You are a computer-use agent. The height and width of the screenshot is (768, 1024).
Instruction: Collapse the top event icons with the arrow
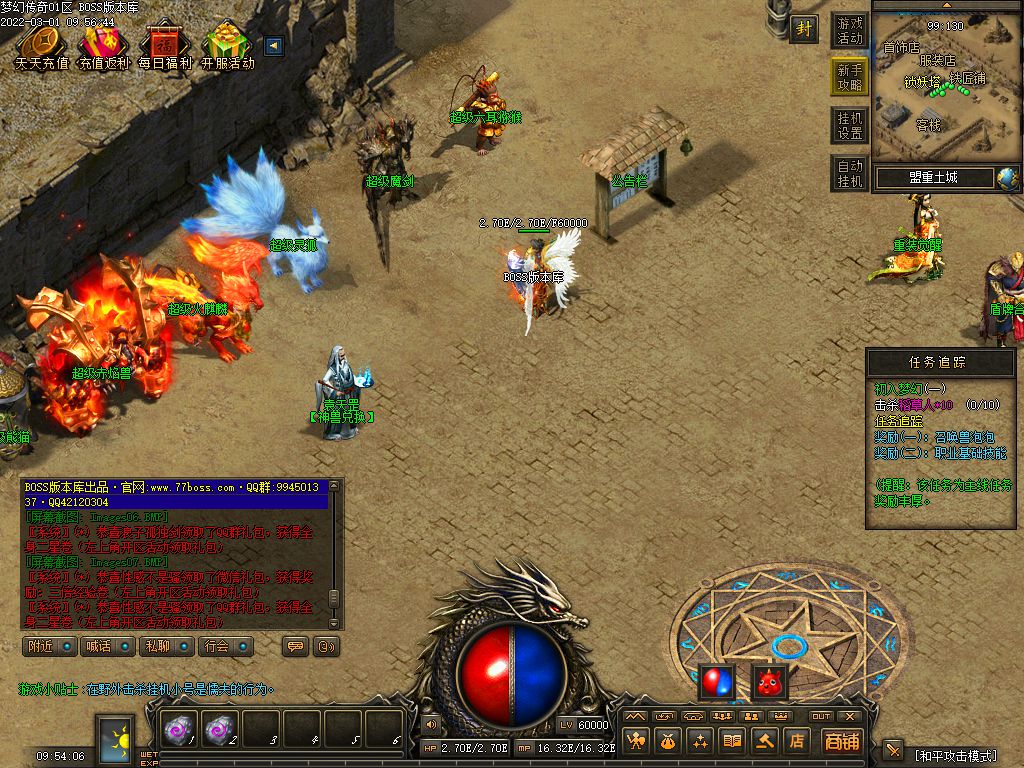272,45
